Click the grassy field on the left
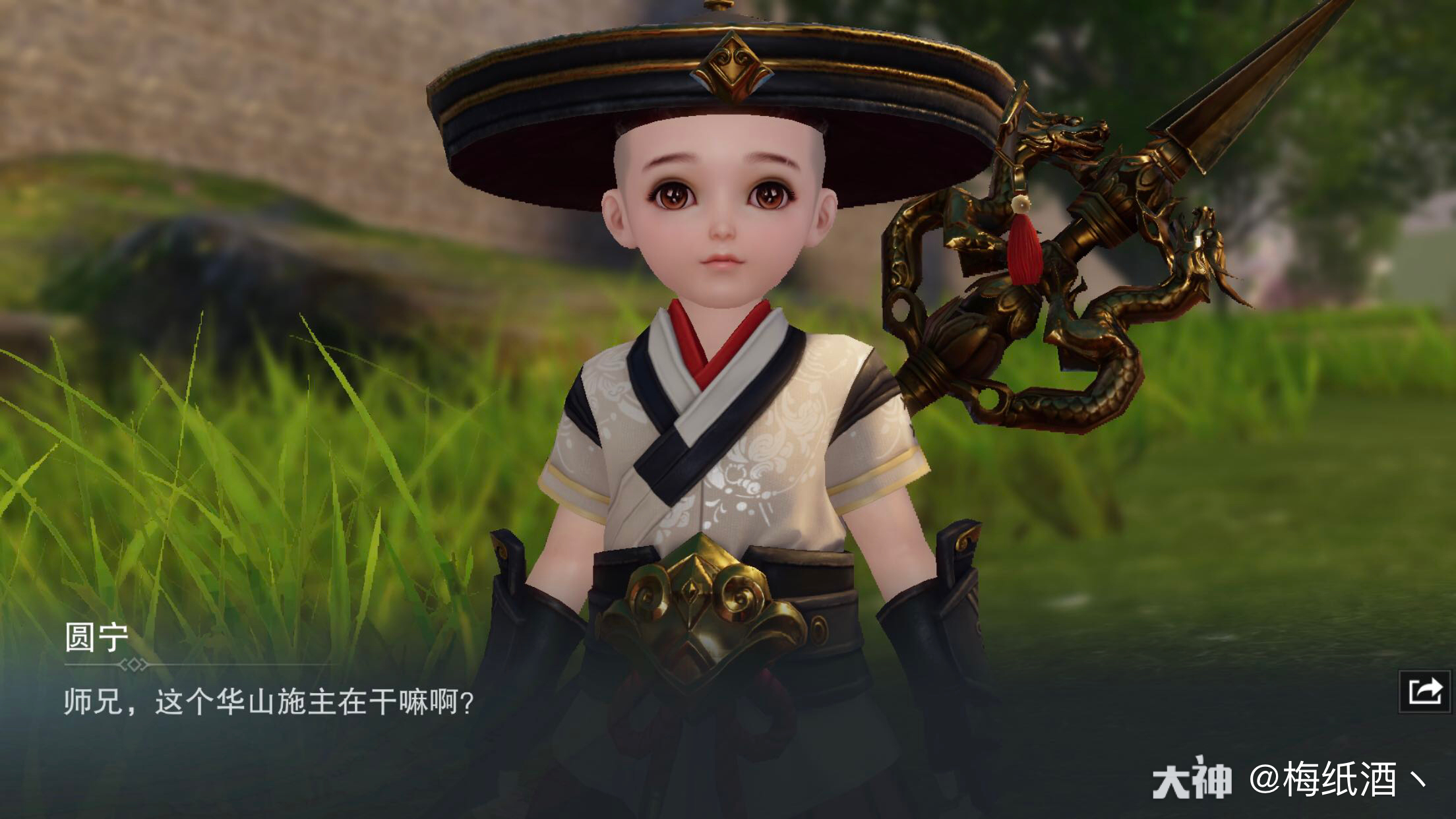 (x=231, y=462)
